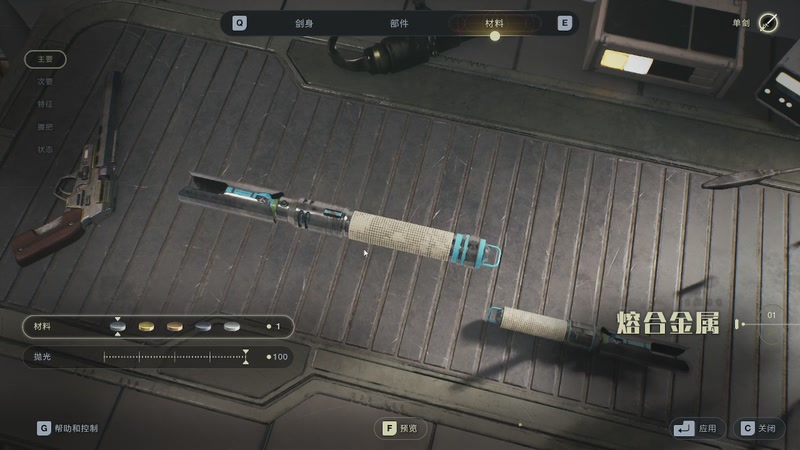Pick the gold material swatch

tap(147, 327)
